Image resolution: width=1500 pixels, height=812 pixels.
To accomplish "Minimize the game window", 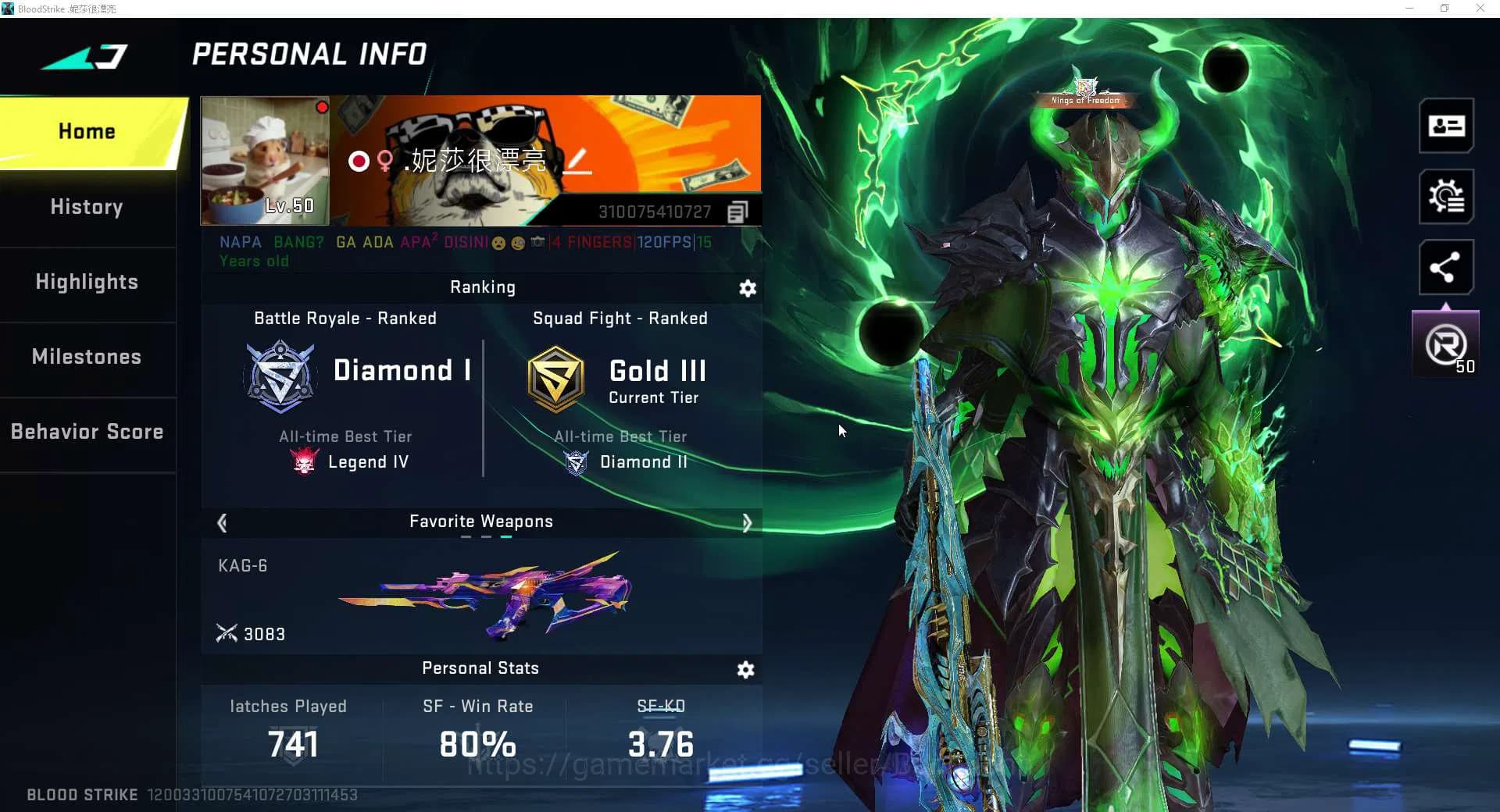I will click(x=1409, y=9).
